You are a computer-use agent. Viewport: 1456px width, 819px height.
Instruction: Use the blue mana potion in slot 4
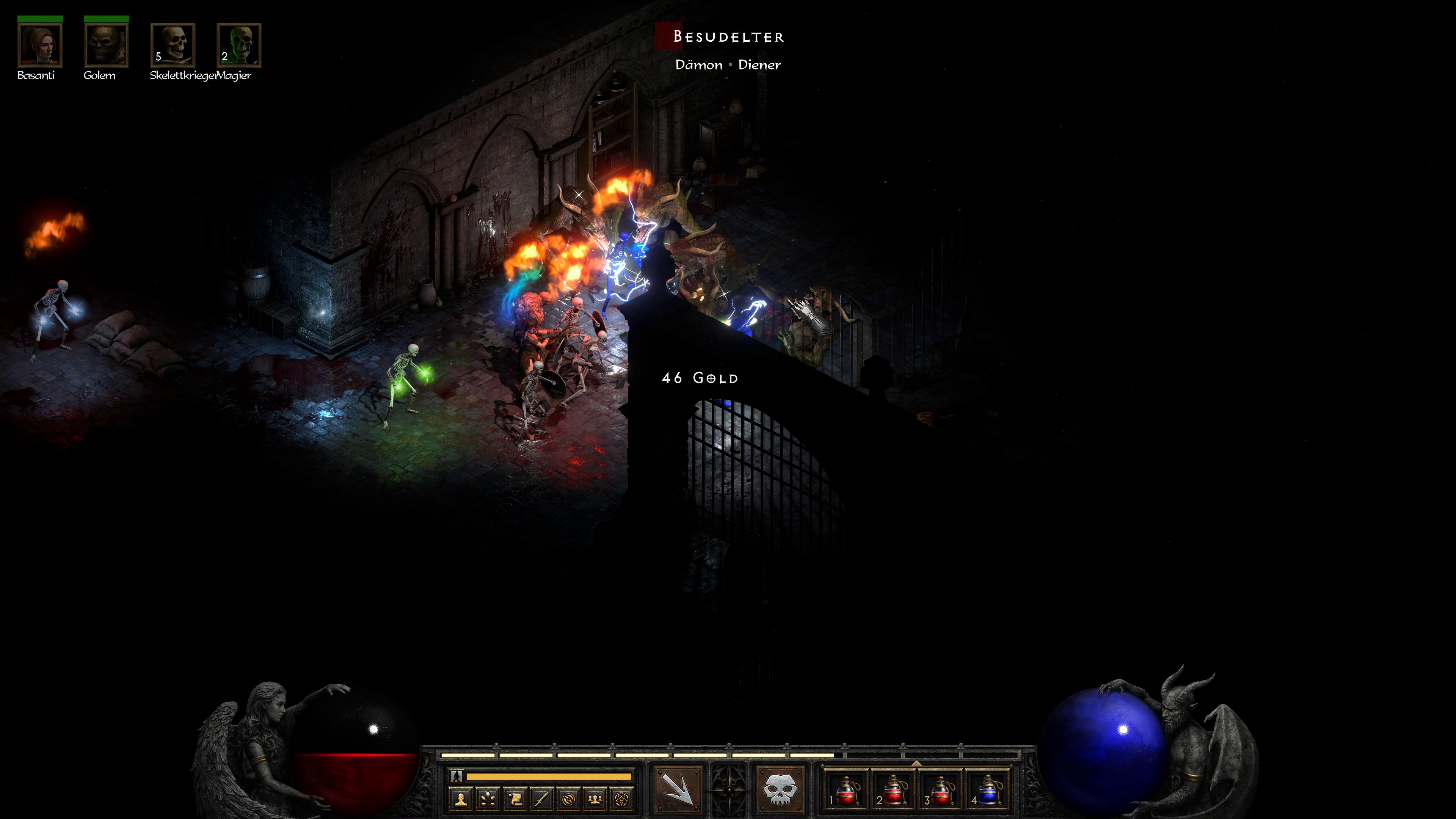coord(987,789)
